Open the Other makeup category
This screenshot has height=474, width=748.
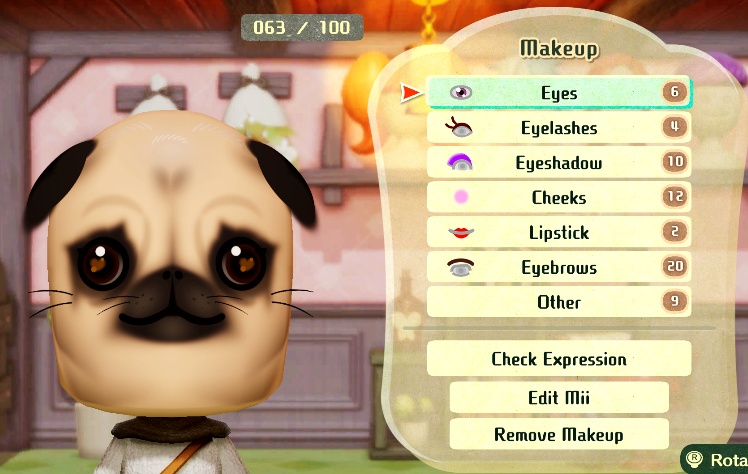pyautogui.click(x=559, y=302)
